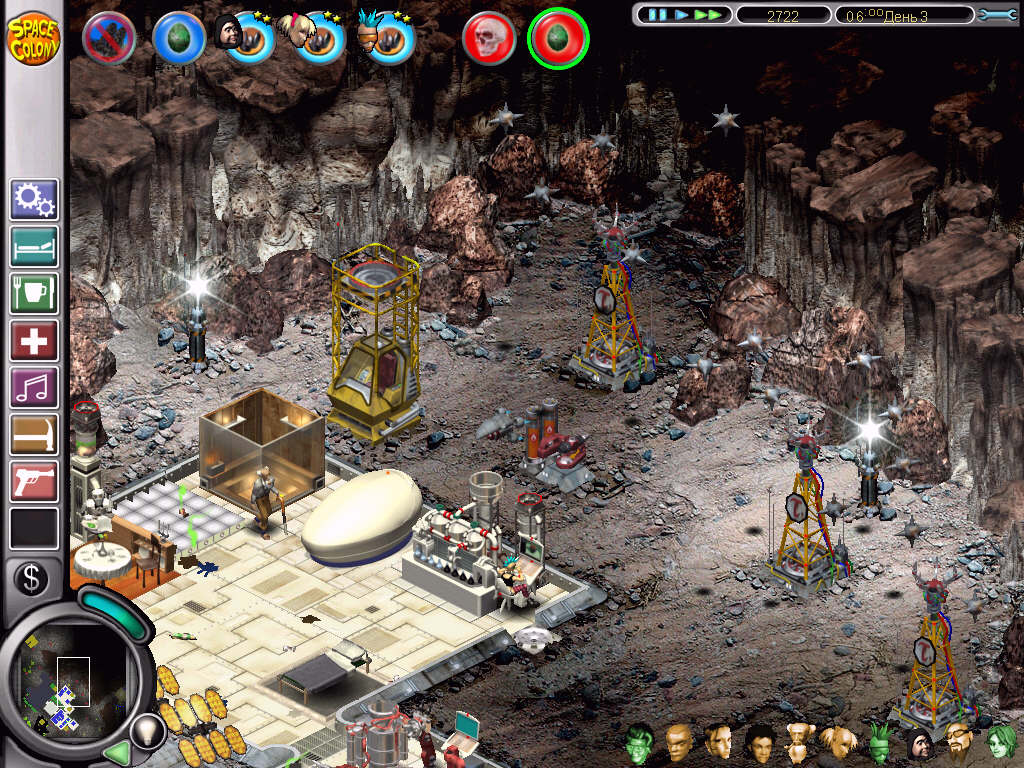Open the dollar sign finances button
Image resolution: width=1024 pixels, height=768 pixels.
coord(31,578)
